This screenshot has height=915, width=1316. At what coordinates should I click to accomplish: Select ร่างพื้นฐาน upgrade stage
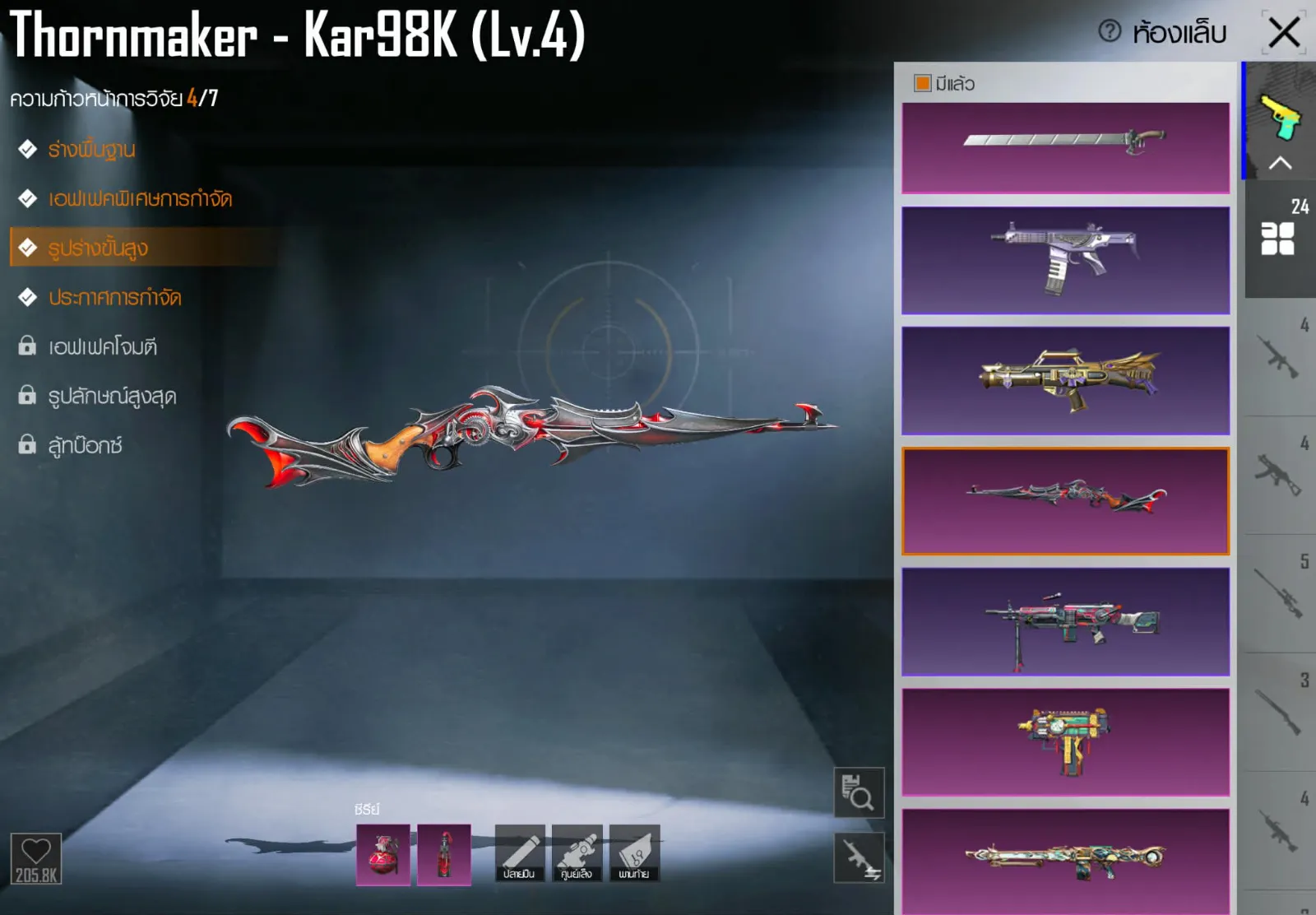click(91, 150)
